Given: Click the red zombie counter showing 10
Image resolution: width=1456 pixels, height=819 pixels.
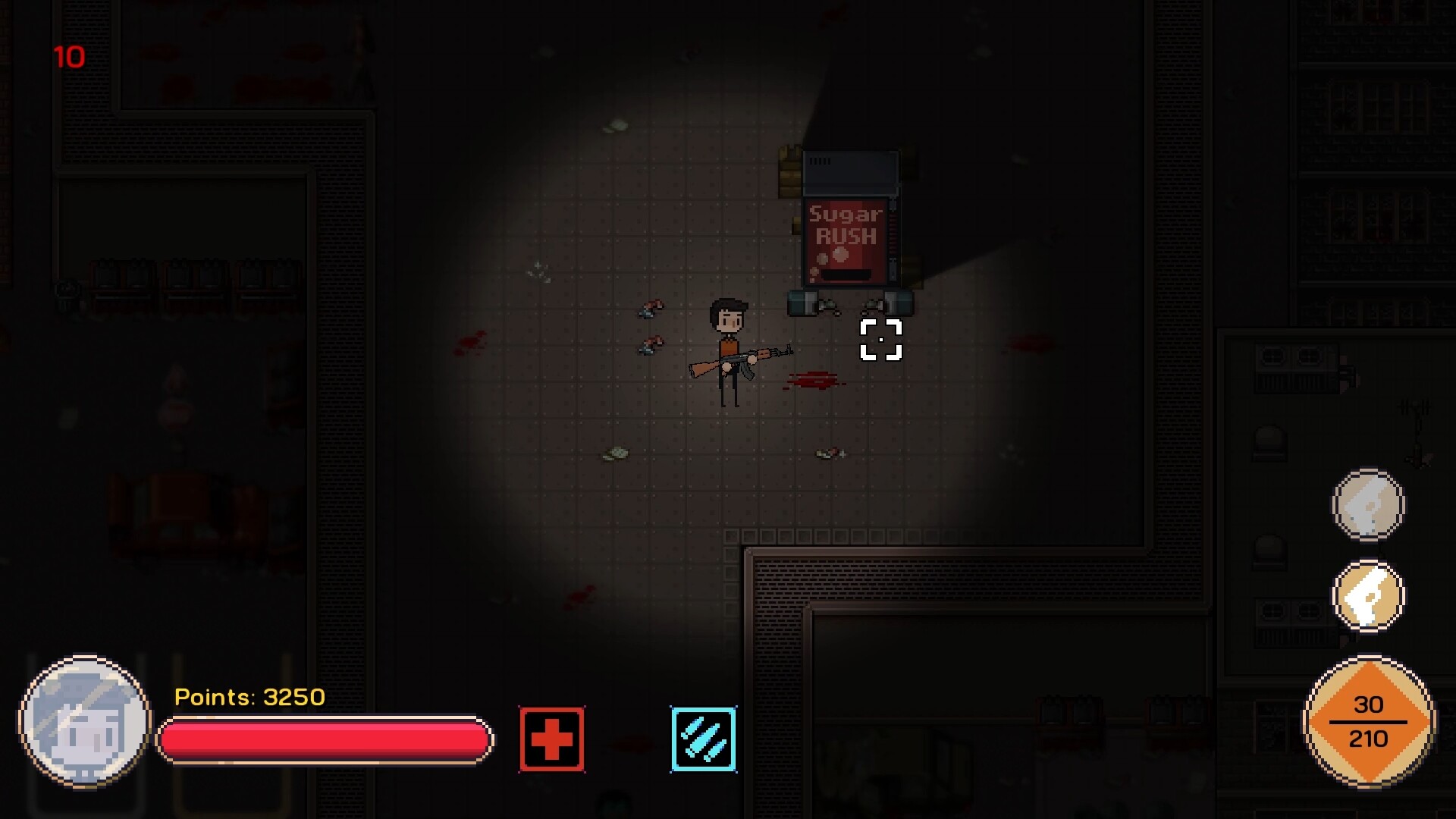Looking at the screenshot, I should coord(68,56).
